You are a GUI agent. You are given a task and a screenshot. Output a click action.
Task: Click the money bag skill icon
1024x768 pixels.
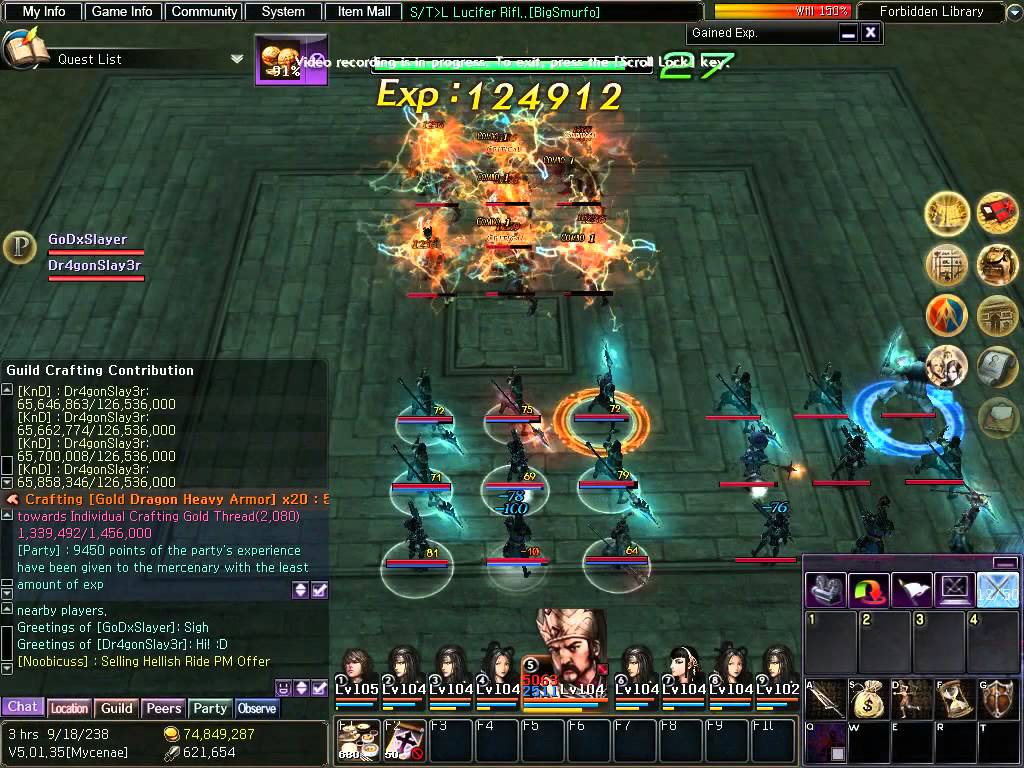pos(868,700)
